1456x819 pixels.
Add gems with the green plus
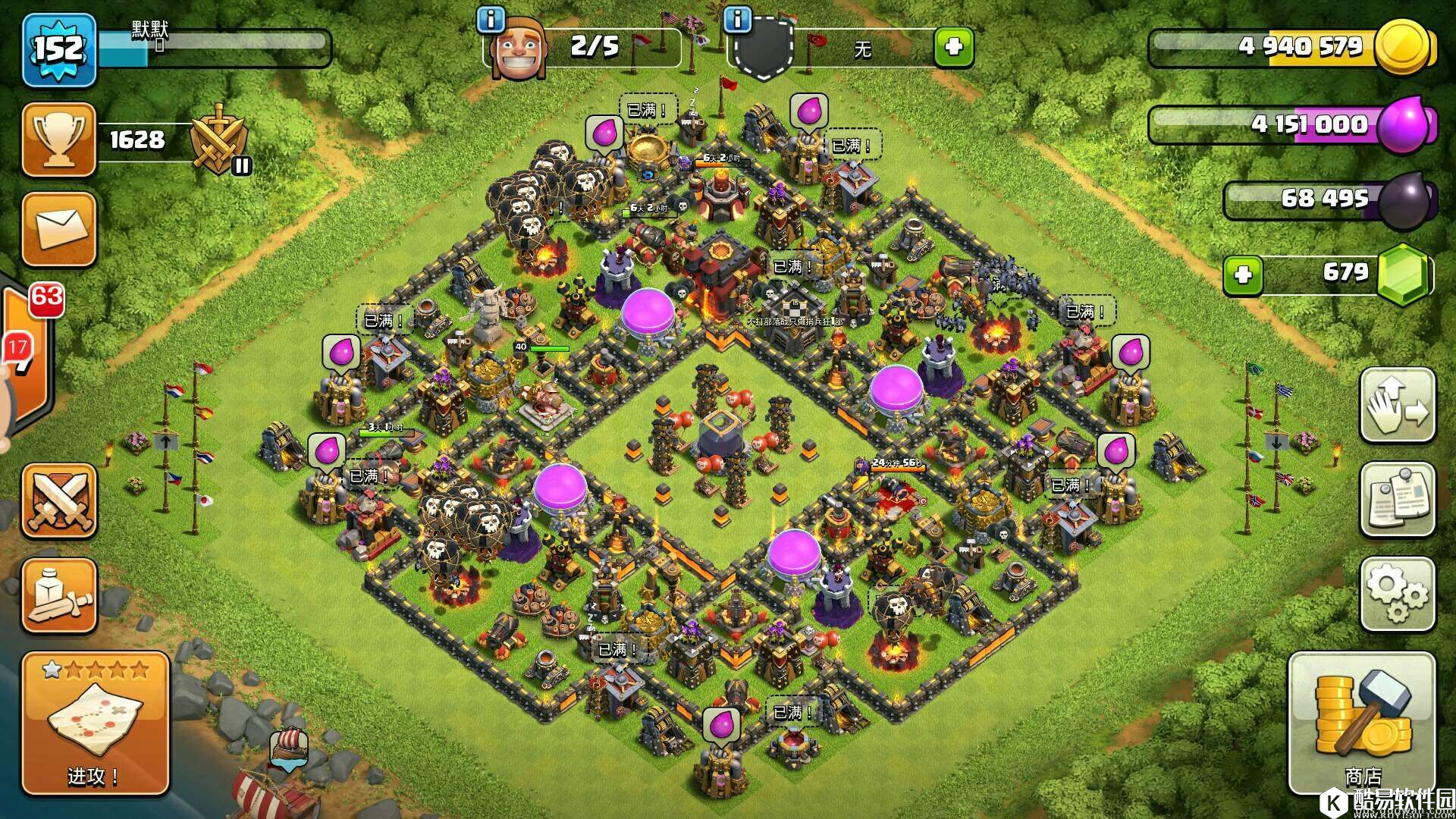pyautogui.click(x=1243, y=274)
